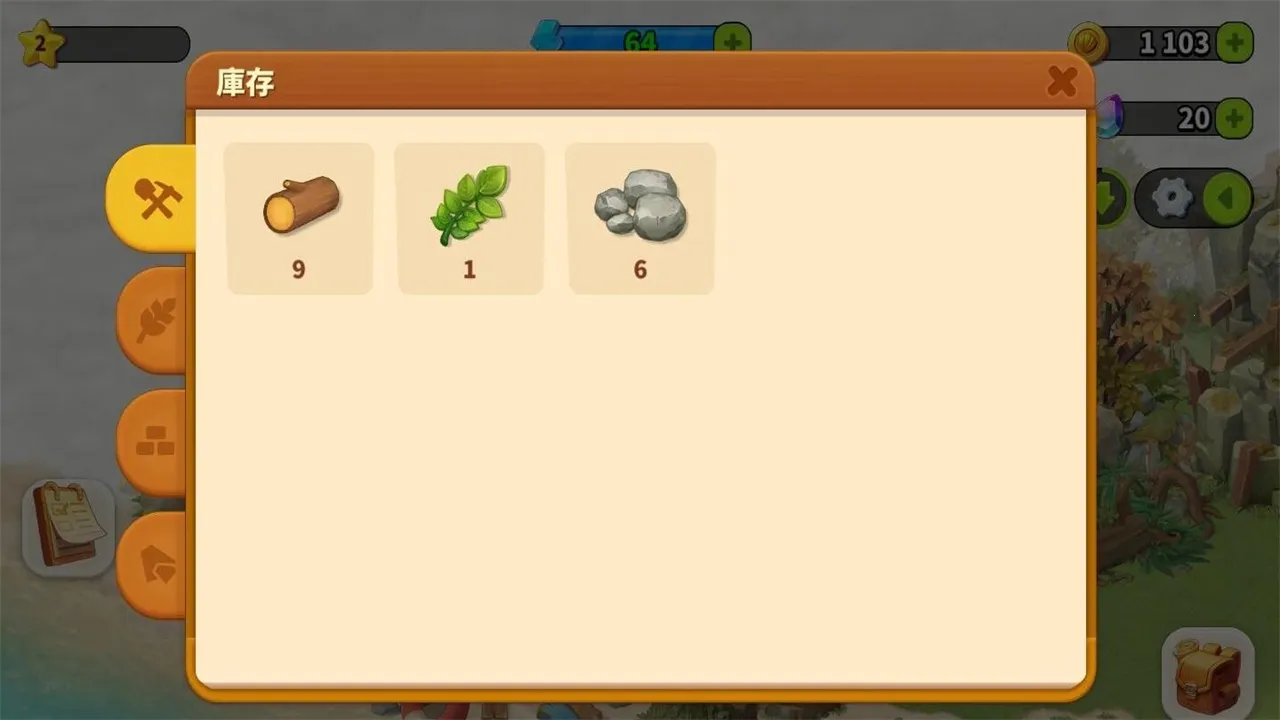The height and width of the screenshot is (720, 1280).
Task: Click the gem icon next to 20
Action: (x=1110, y=117)
